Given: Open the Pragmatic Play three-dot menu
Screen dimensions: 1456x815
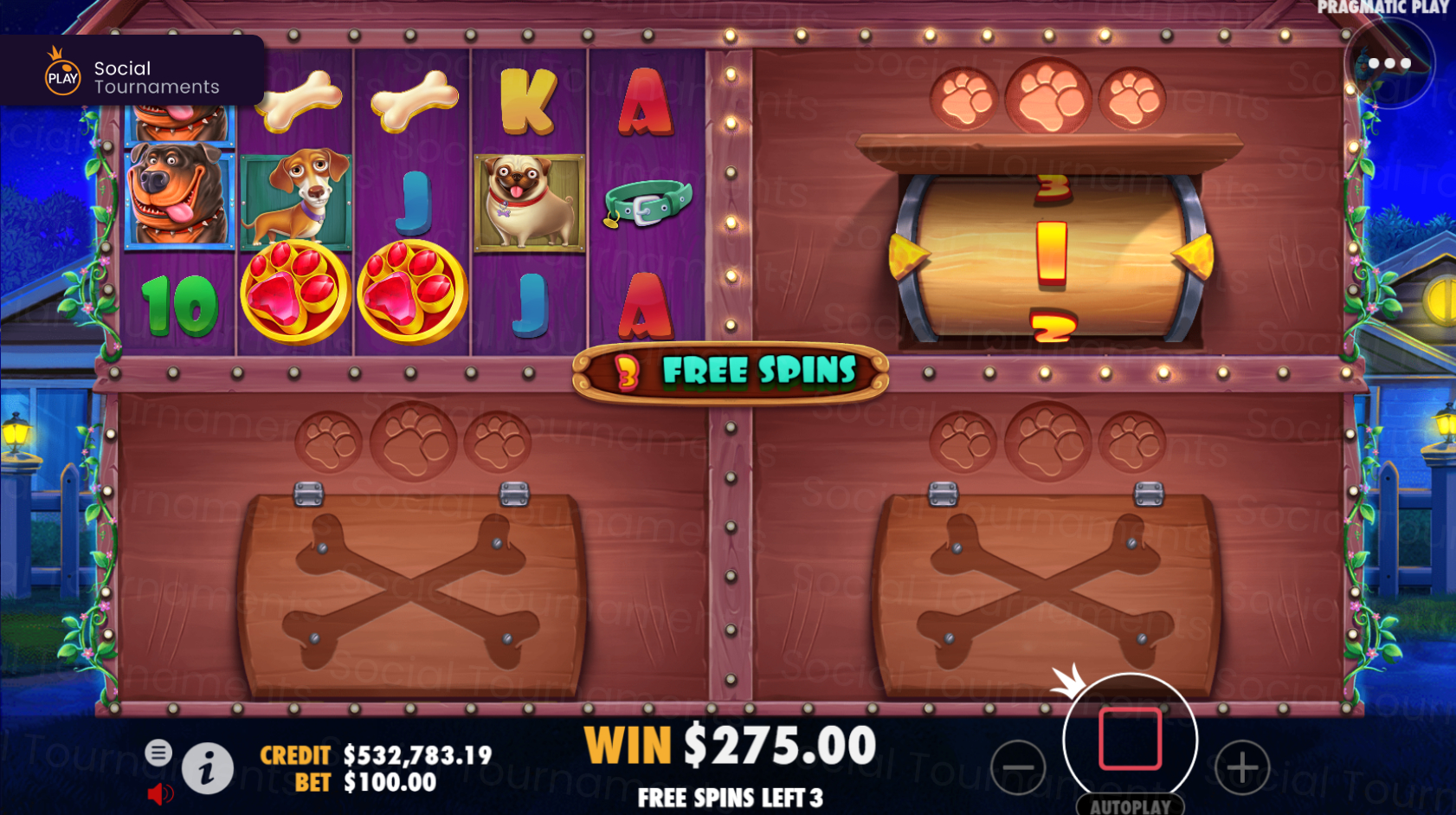Looking at the screenshot, I should [x=1389, y=62].
